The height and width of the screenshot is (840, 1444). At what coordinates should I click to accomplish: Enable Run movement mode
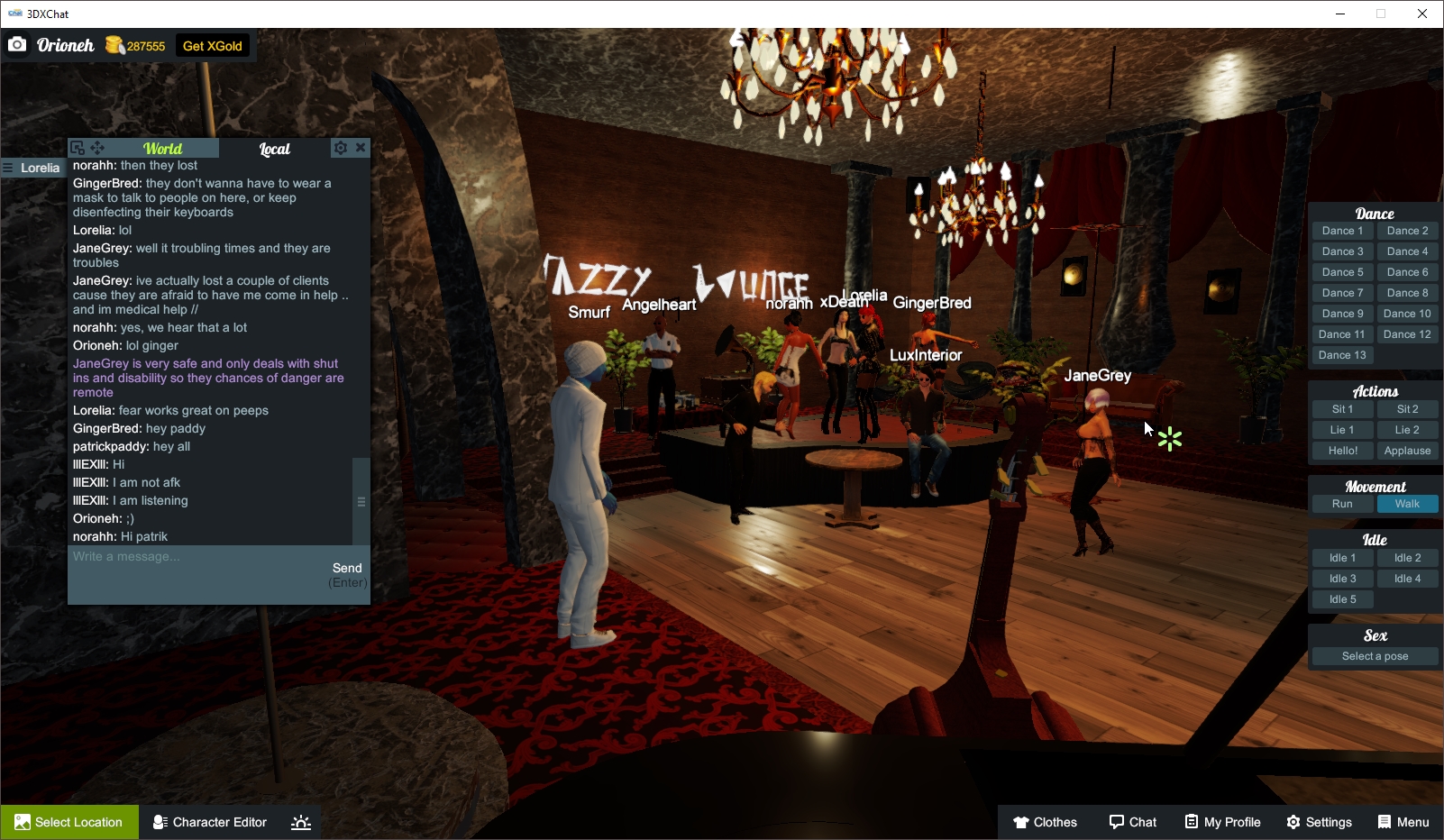[1342, 504]
